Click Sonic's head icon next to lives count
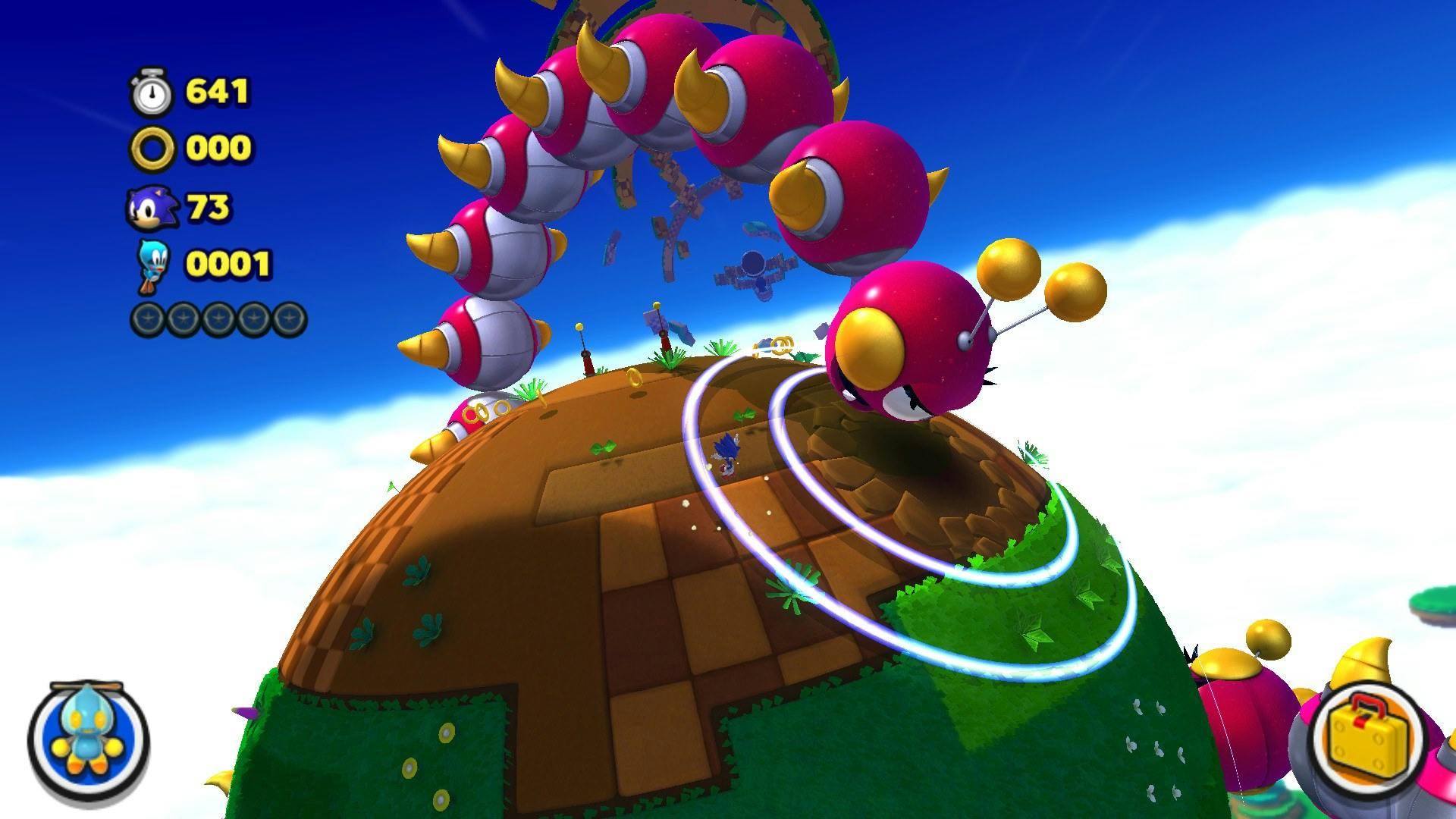The height and width of the screenshot is (819, 1456). point(152,206)
